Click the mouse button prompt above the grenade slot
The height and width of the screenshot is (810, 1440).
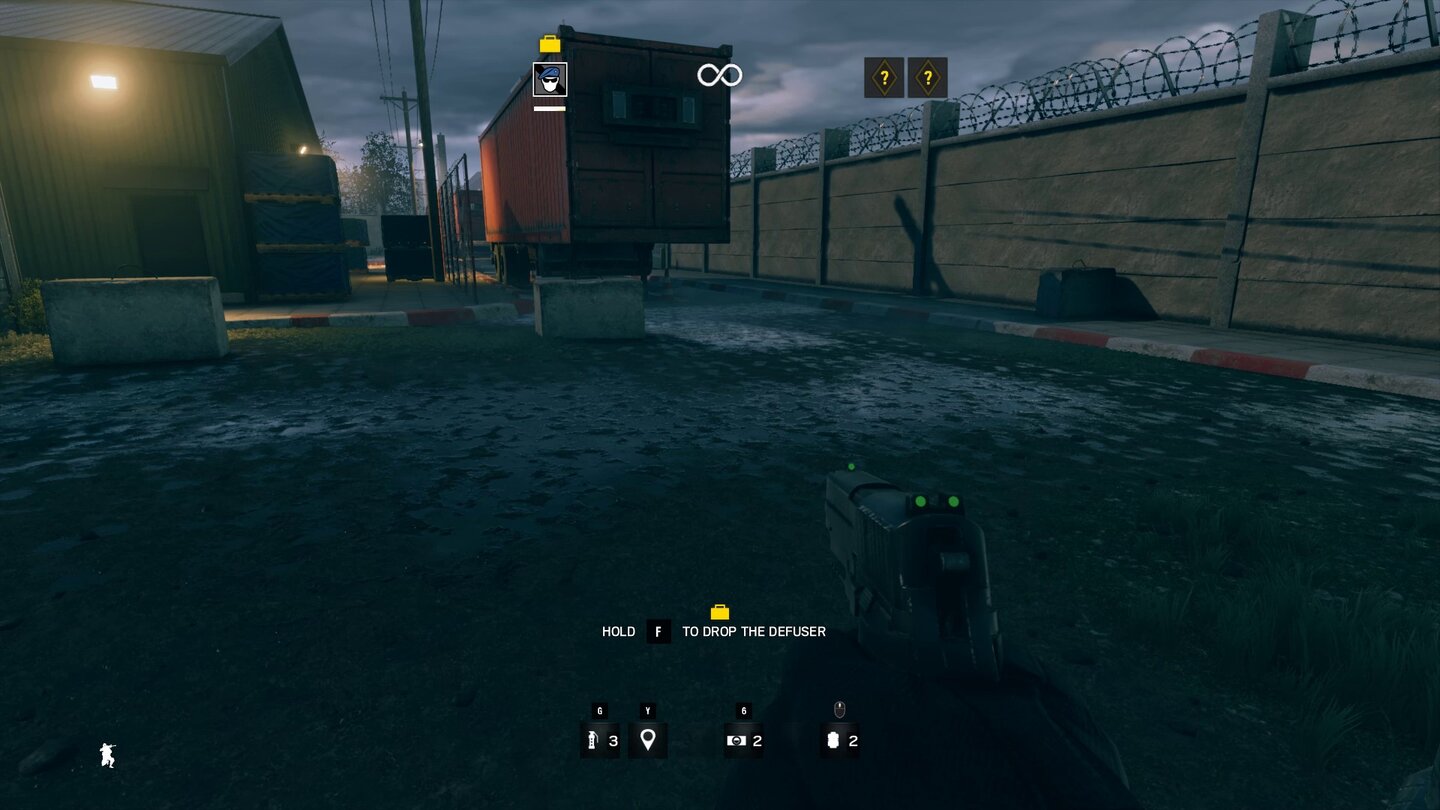tap(840, 710)
